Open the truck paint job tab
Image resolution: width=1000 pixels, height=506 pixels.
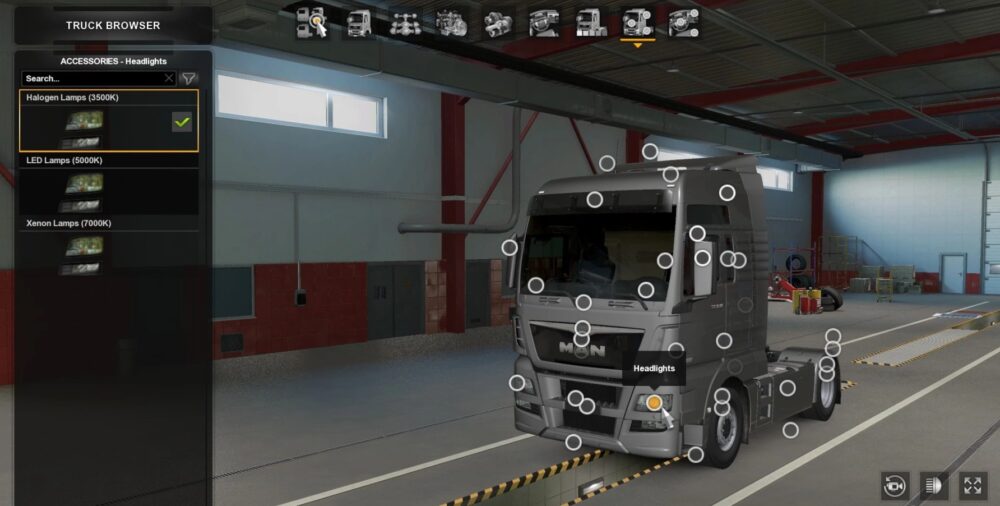click(x=590, y=22)
